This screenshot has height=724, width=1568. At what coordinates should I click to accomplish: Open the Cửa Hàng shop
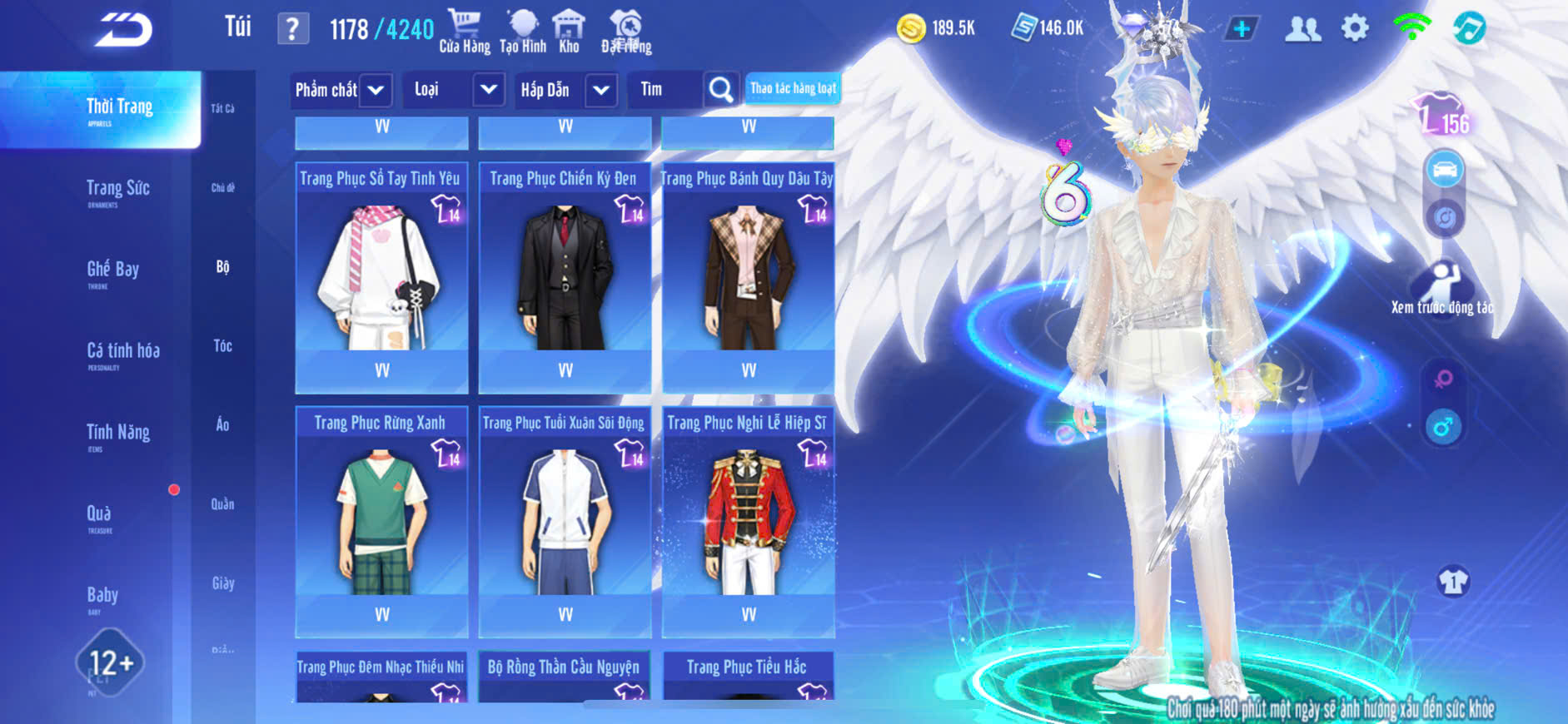[464, 32]
